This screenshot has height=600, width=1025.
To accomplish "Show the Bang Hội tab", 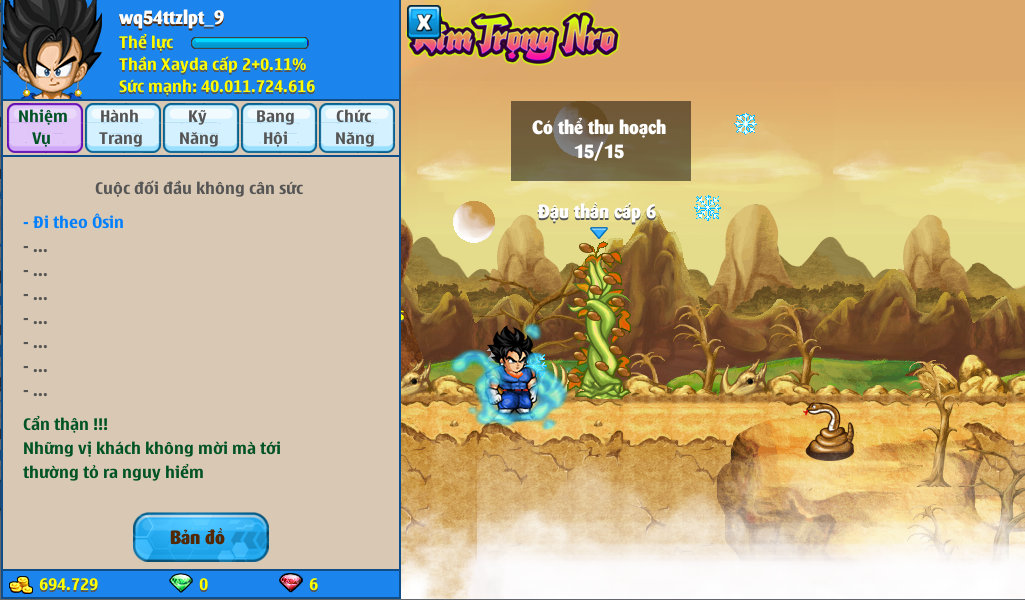I will click(x=278, y=128).
